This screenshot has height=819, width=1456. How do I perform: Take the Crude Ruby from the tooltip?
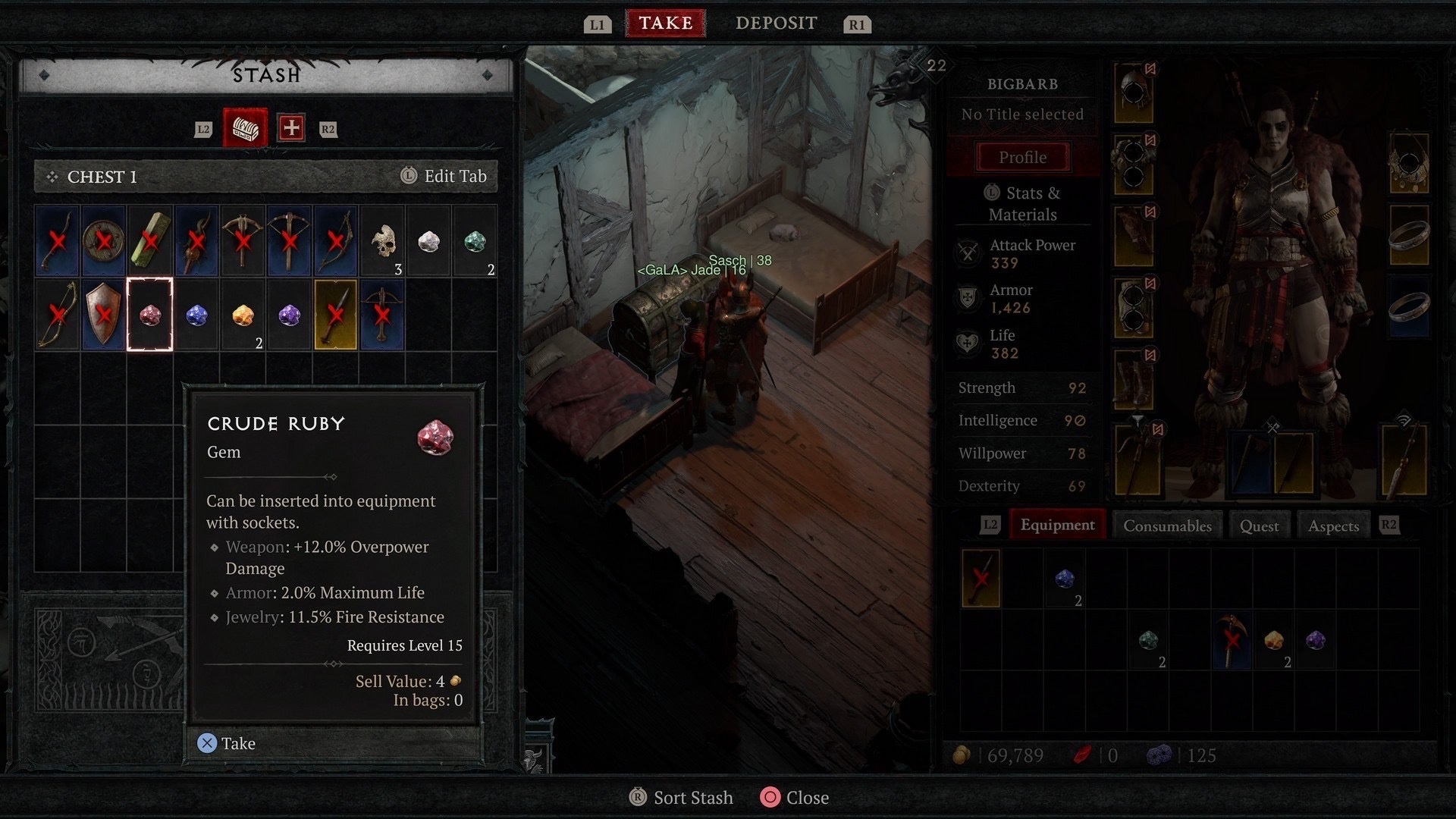point(227,743)
